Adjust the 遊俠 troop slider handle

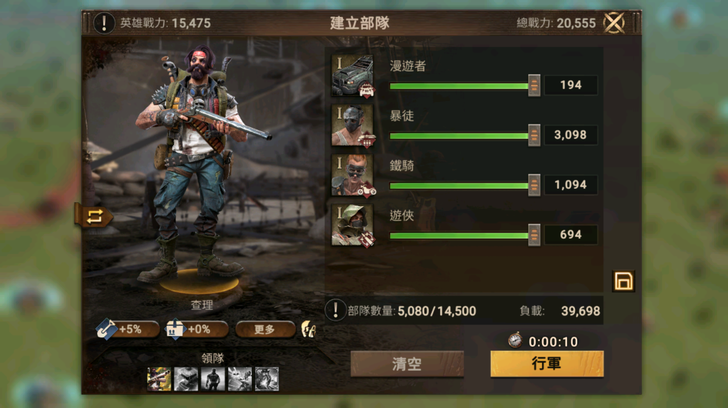click(x=534, y=235)
